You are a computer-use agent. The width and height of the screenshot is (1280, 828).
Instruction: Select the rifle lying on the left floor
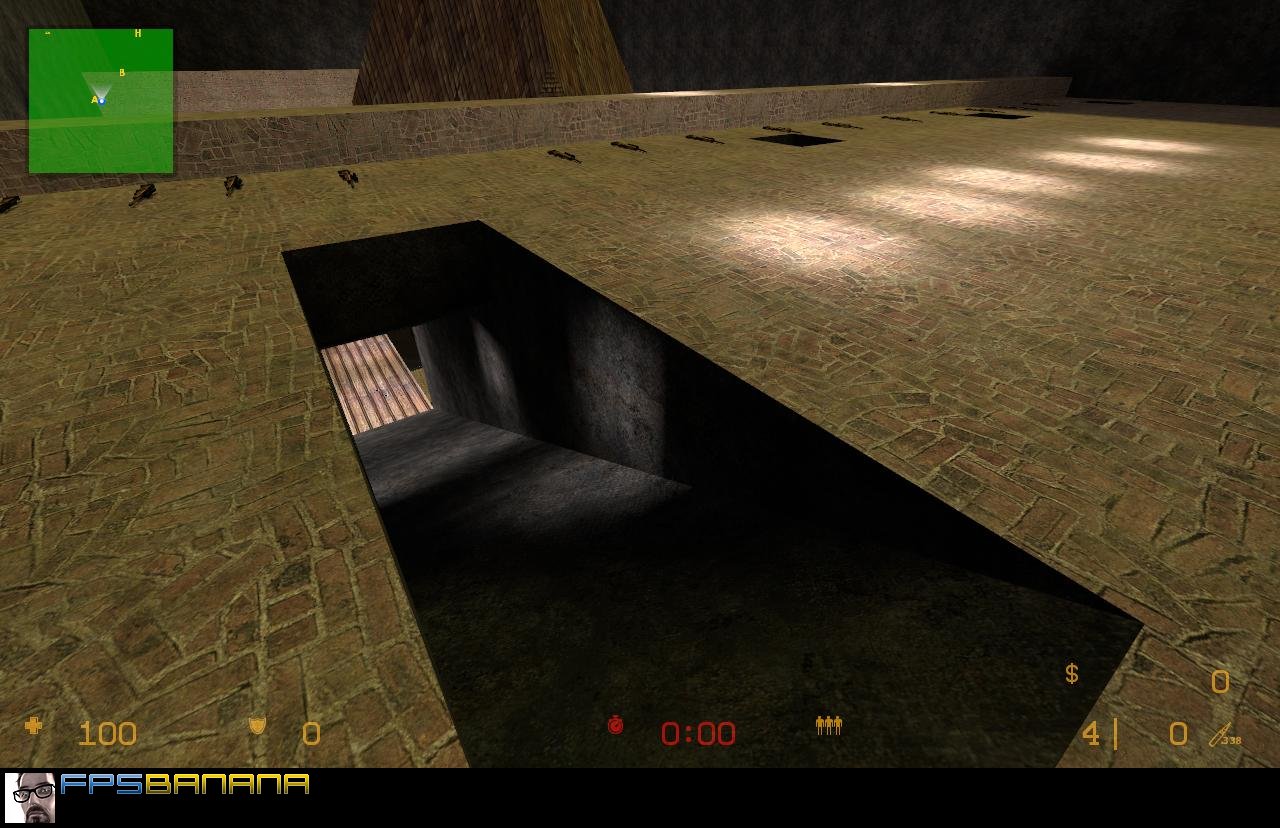(143, 195)
